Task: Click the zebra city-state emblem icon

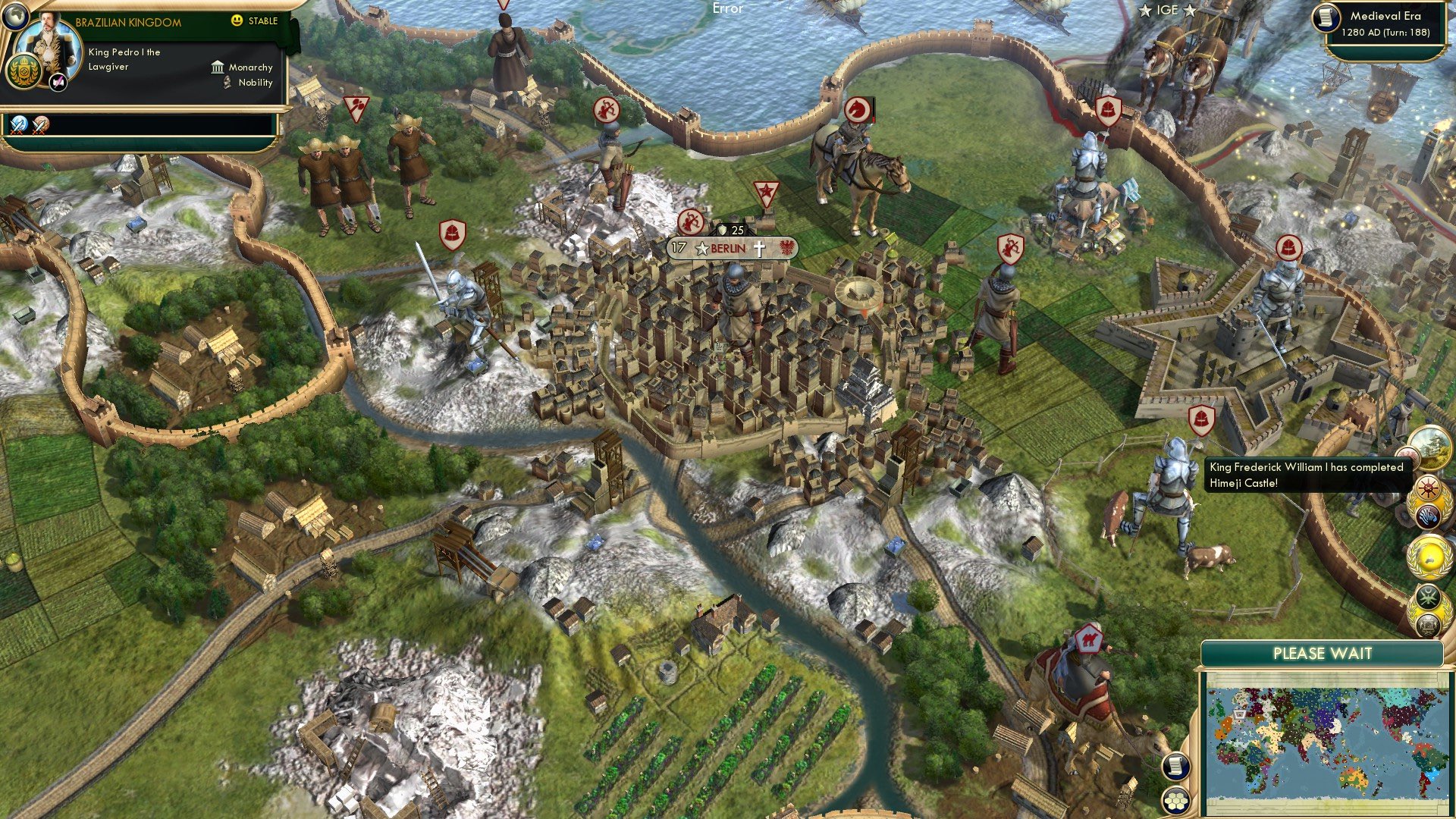Action: pyautogui.click(x=1428, y=516)
